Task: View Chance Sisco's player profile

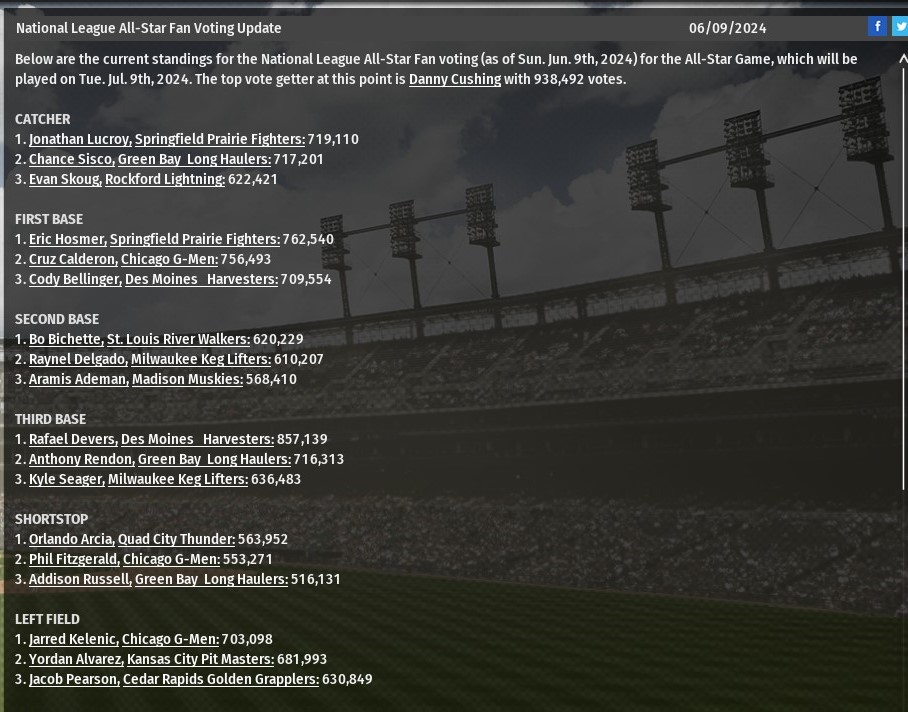Action: (70, 159)
